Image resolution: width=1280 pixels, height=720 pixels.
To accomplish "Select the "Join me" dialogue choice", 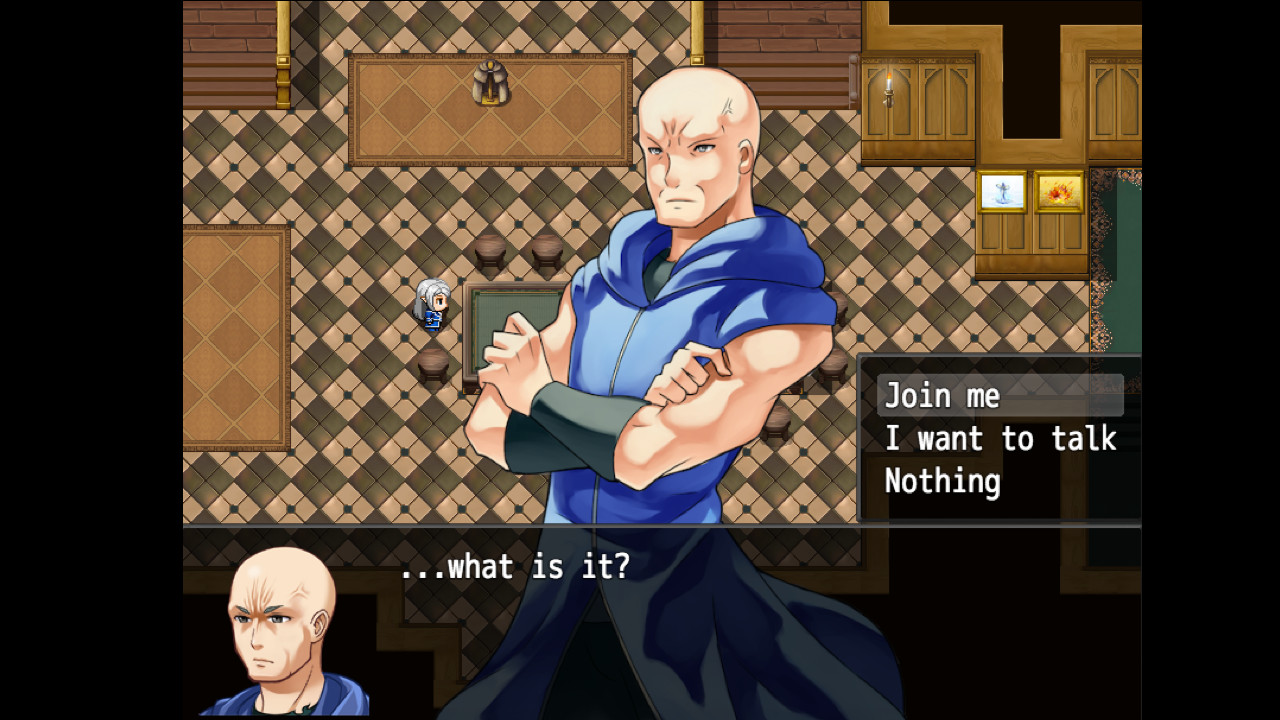I will 940,395.
